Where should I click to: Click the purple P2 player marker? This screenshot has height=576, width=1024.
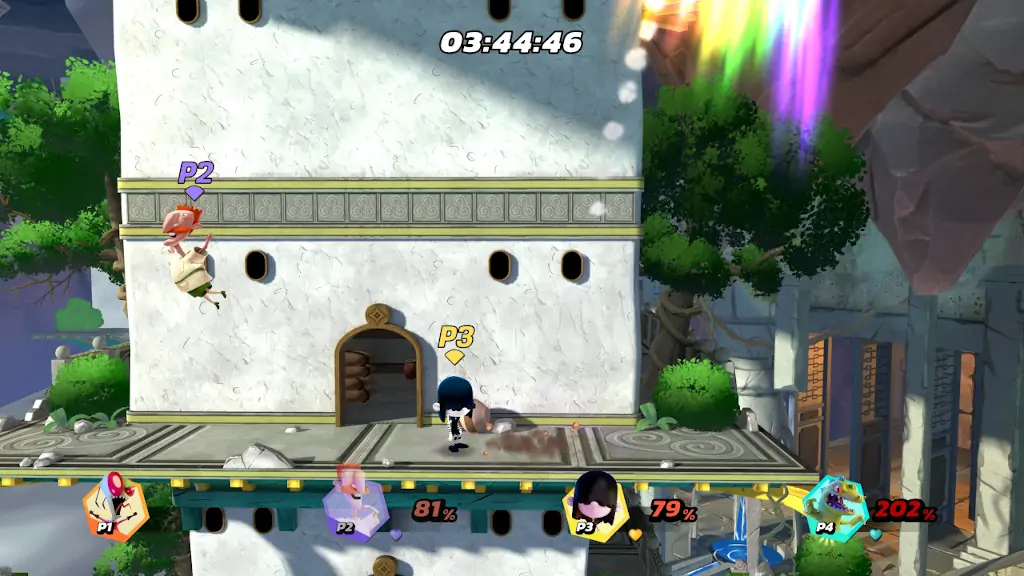pos(195,177)
